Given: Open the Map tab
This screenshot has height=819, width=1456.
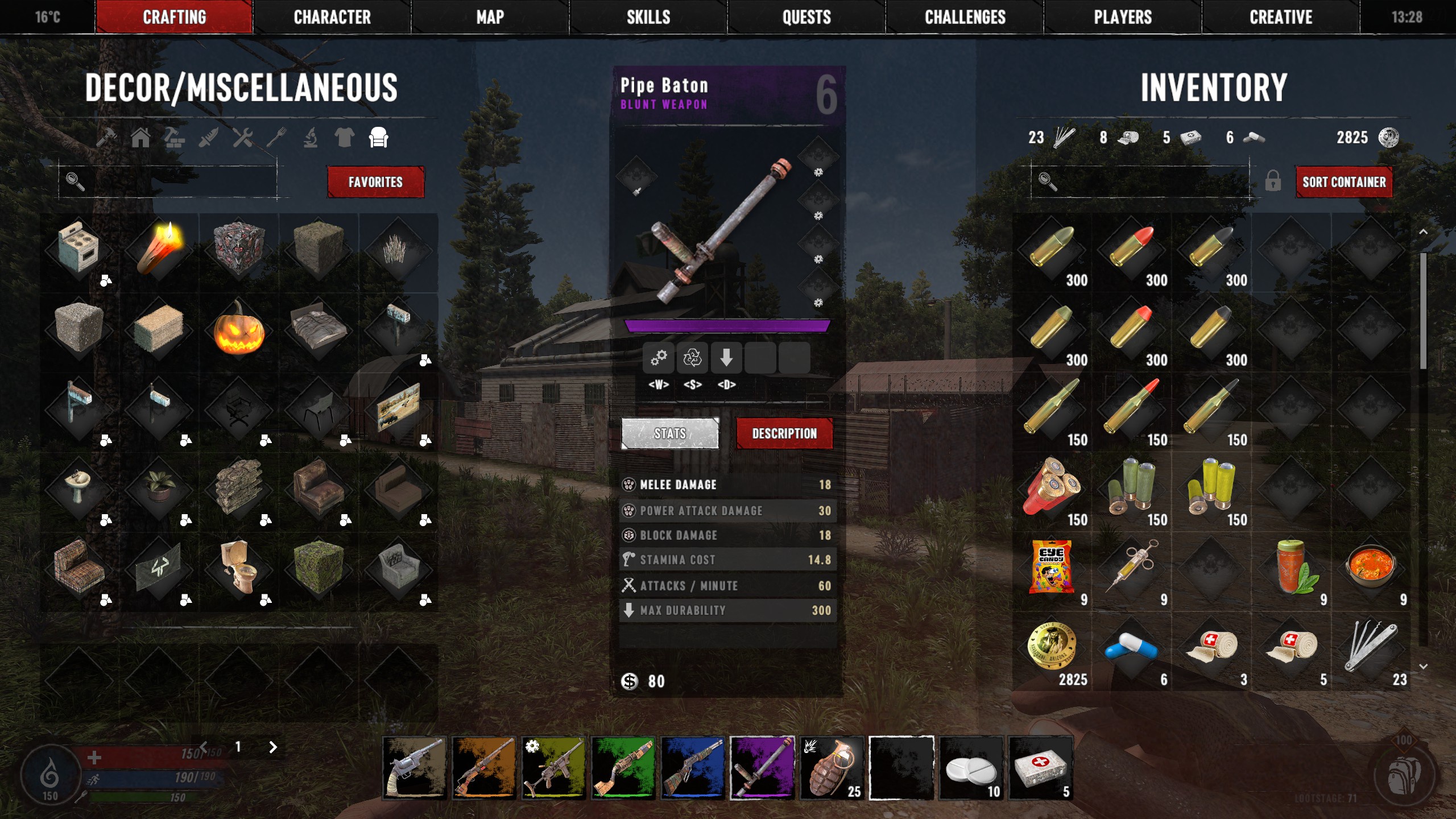Looking at the screenshot, I should click(490, 17).
